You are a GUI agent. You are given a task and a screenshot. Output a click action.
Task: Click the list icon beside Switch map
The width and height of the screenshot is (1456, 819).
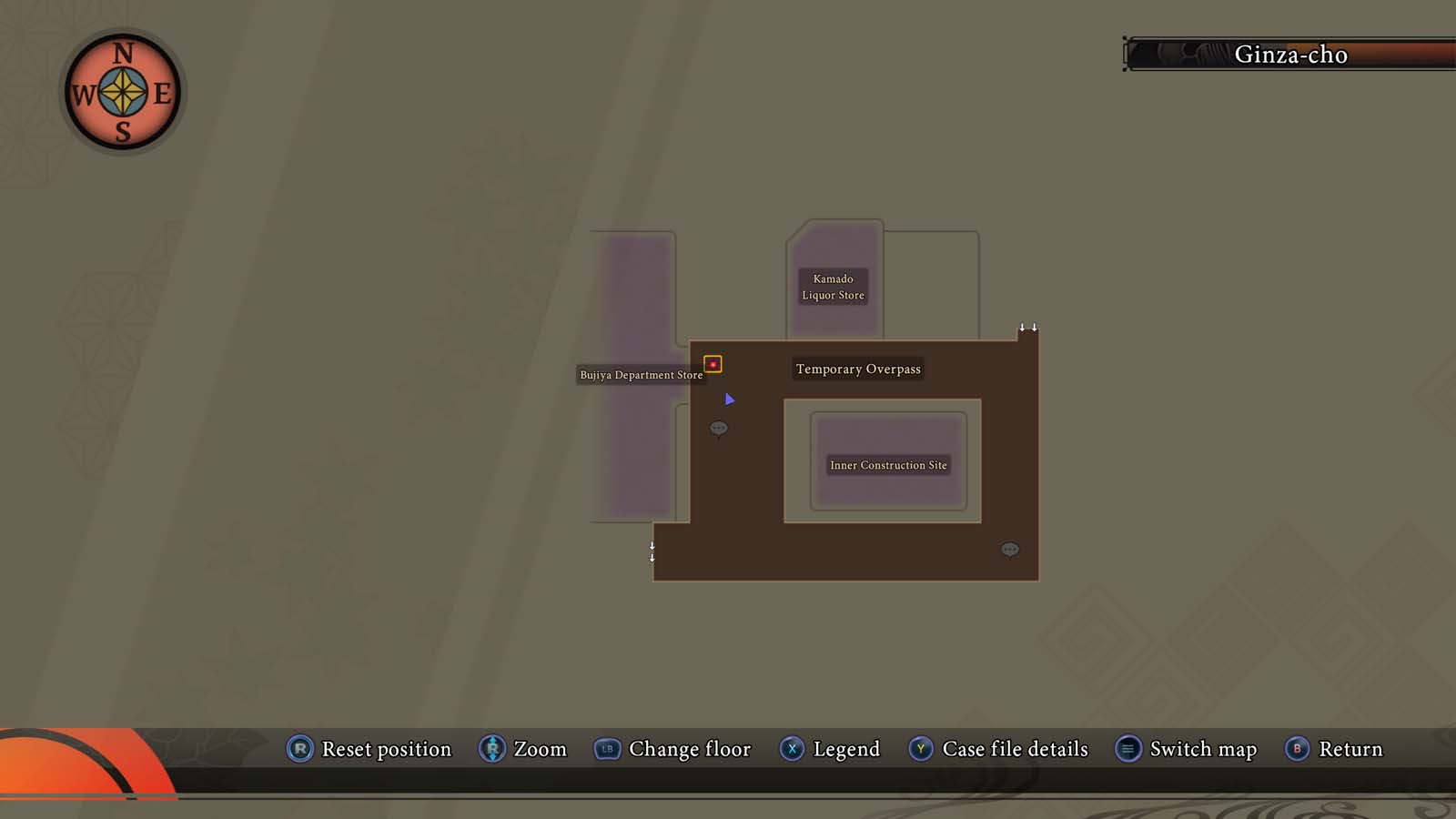click(x=1127, y=749)
